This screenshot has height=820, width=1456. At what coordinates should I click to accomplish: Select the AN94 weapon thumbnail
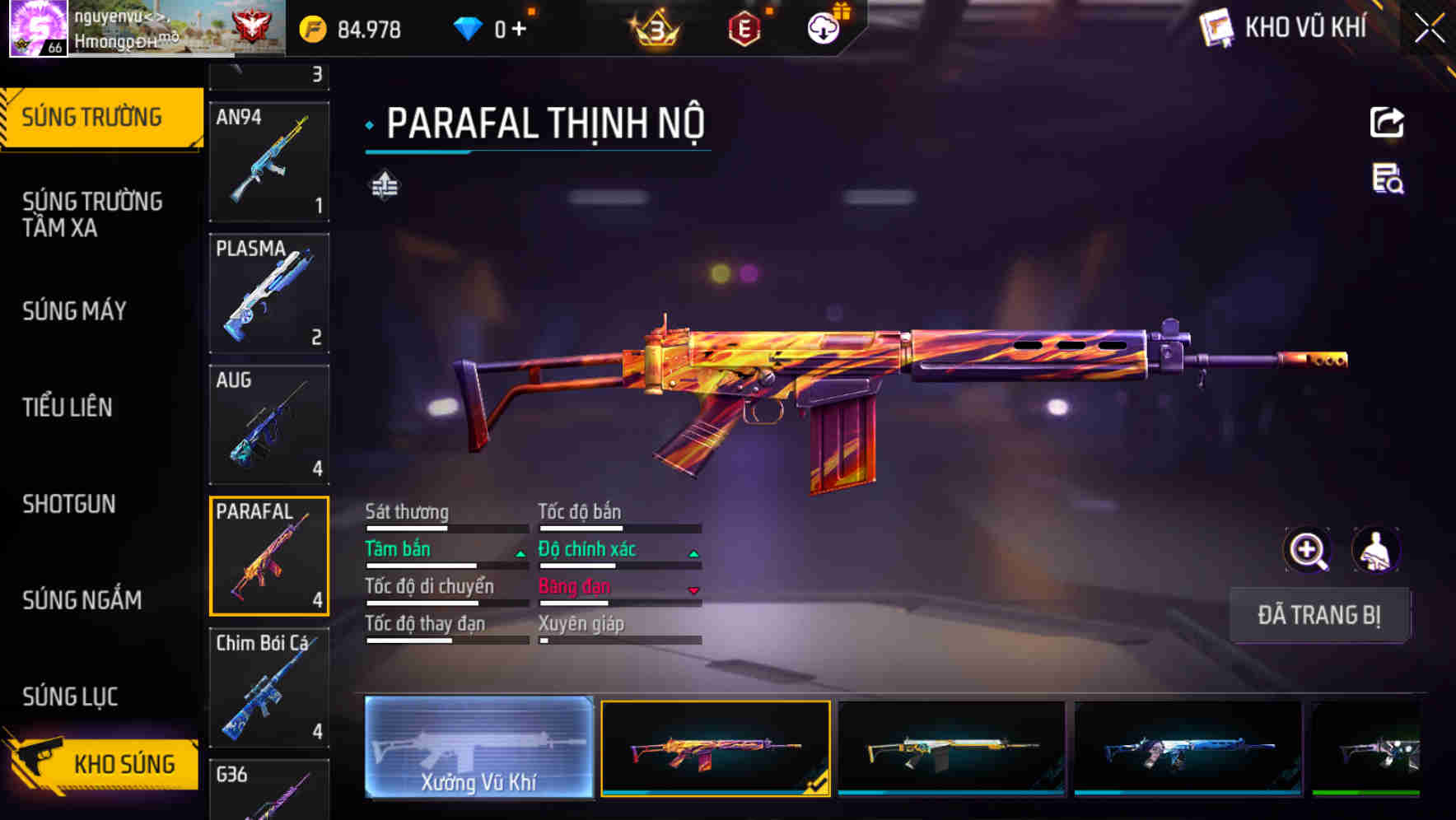coord(269,162)
